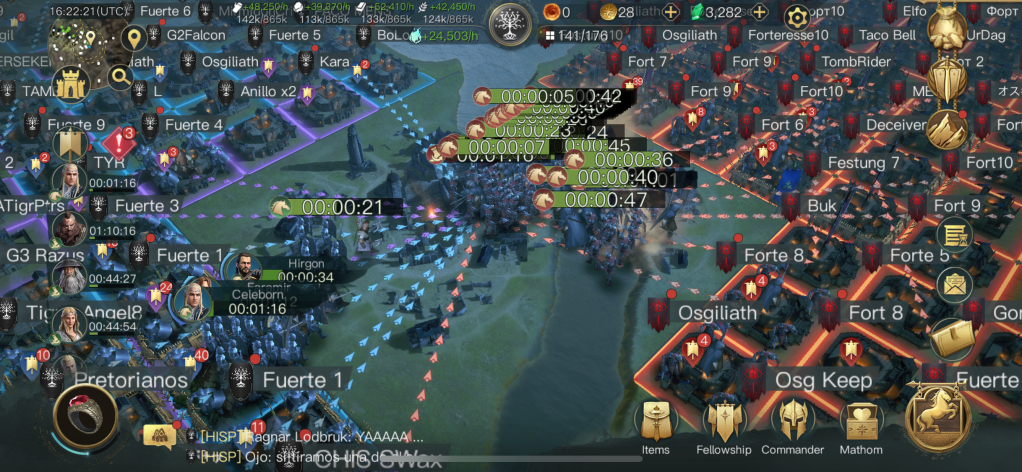The width and height of the screenshot is (1022, 472).
Task: Tap the white tree faction emblem
Action: (513, 20)
